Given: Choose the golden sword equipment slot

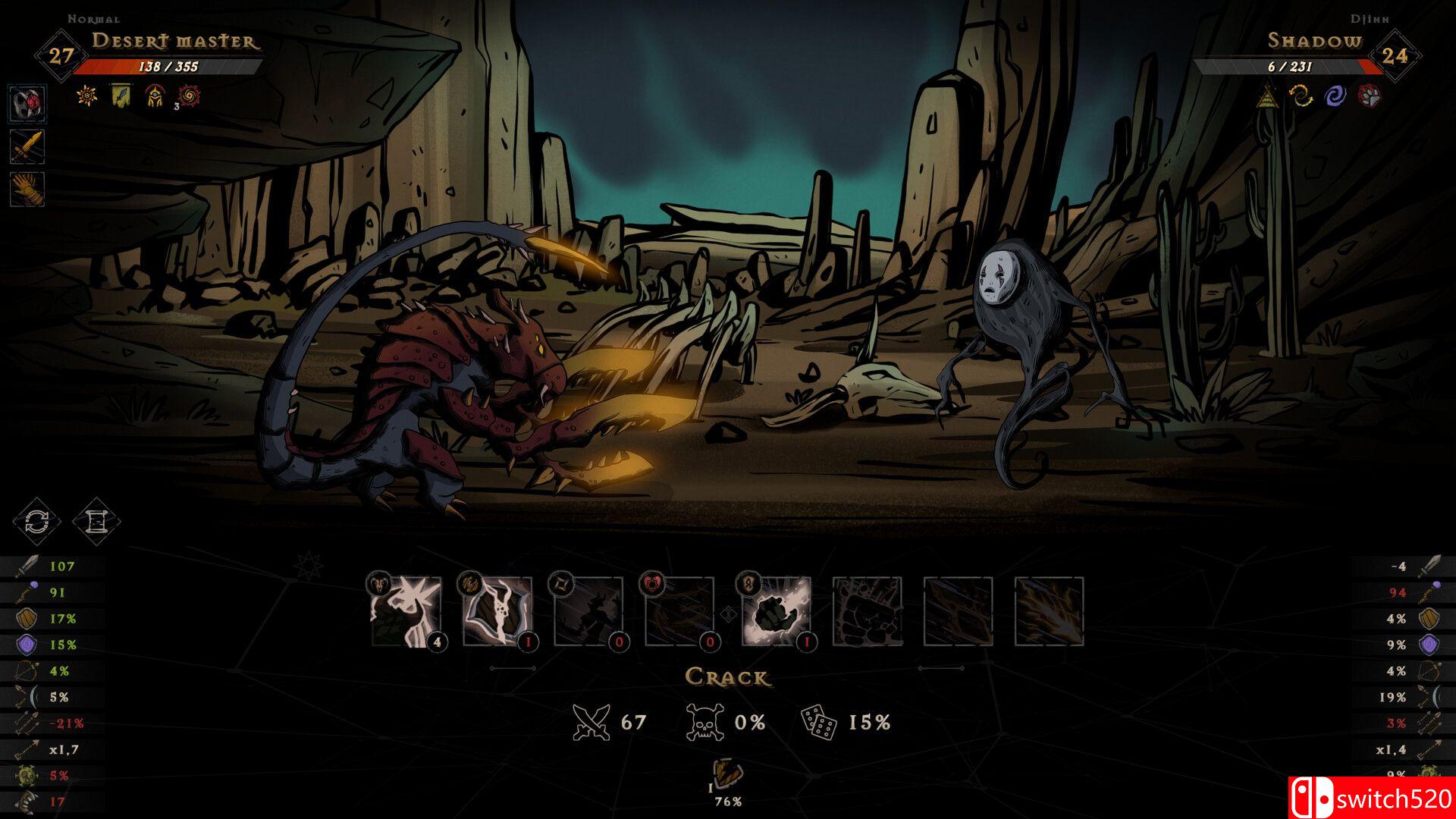Looking at the screenshot, I should point(28,146).
